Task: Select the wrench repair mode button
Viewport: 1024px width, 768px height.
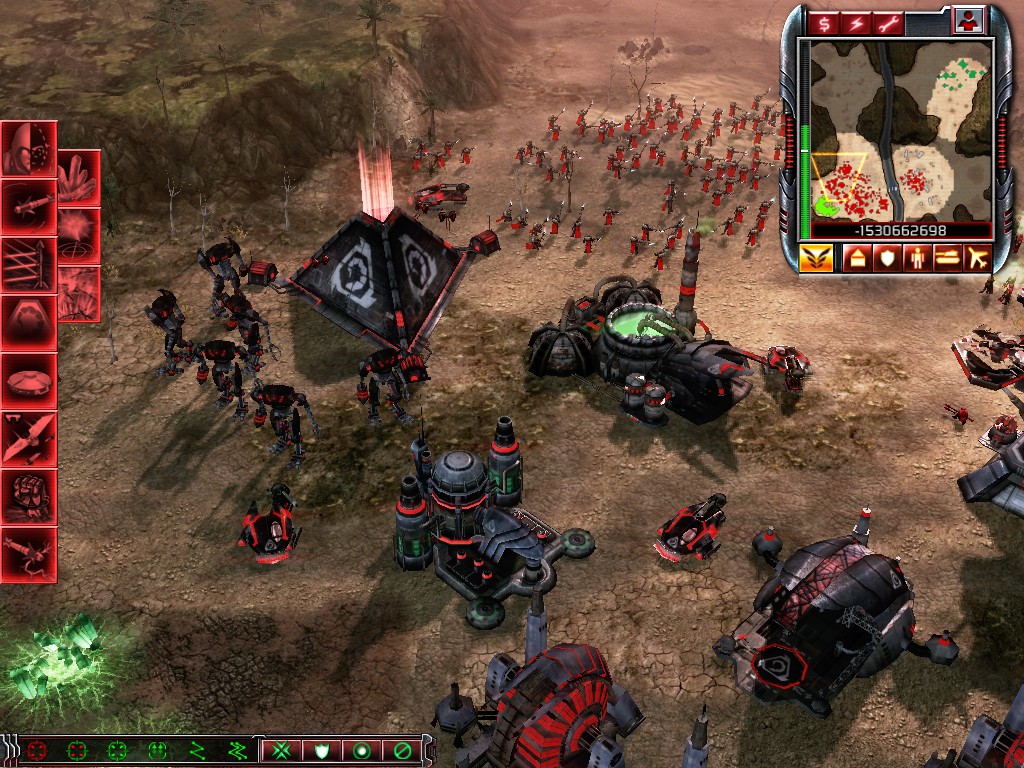Action: 885,21
